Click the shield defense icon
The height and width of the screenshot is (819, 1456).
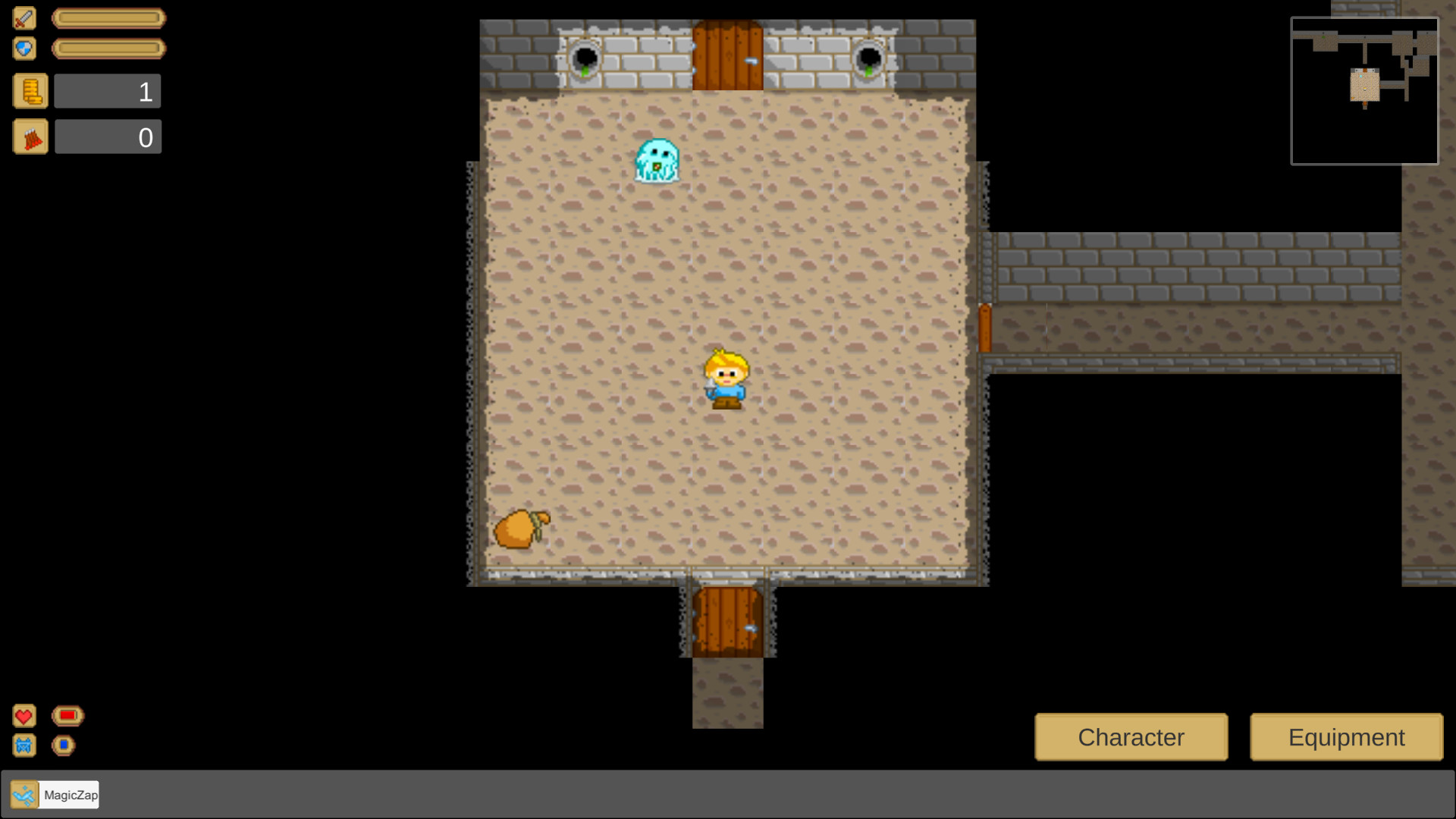(x=24, y=48)
